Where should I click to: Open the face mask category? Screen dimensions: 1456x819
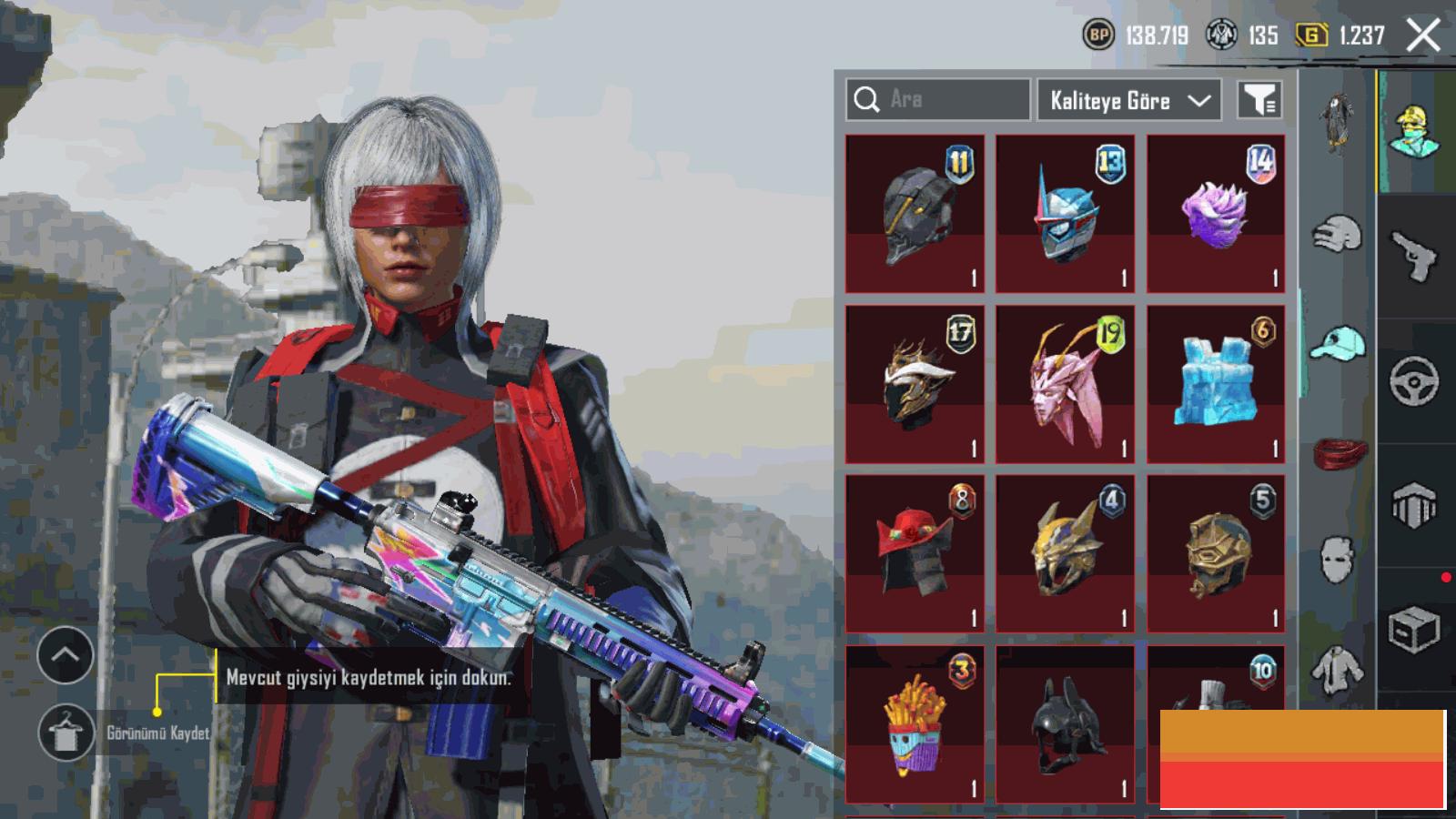click(x=1337, y=557)
